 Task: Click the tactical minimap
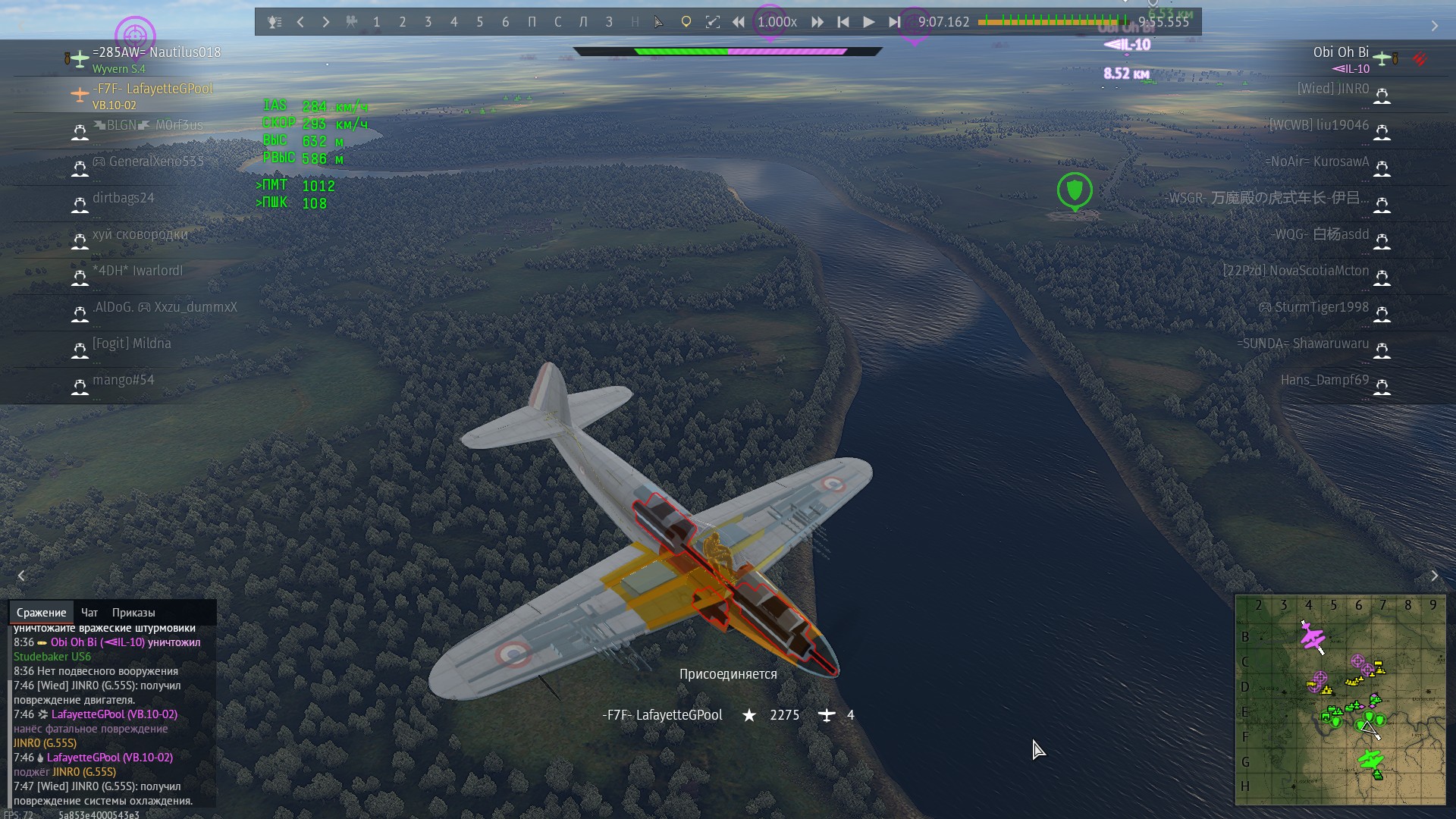(1340, 699)
